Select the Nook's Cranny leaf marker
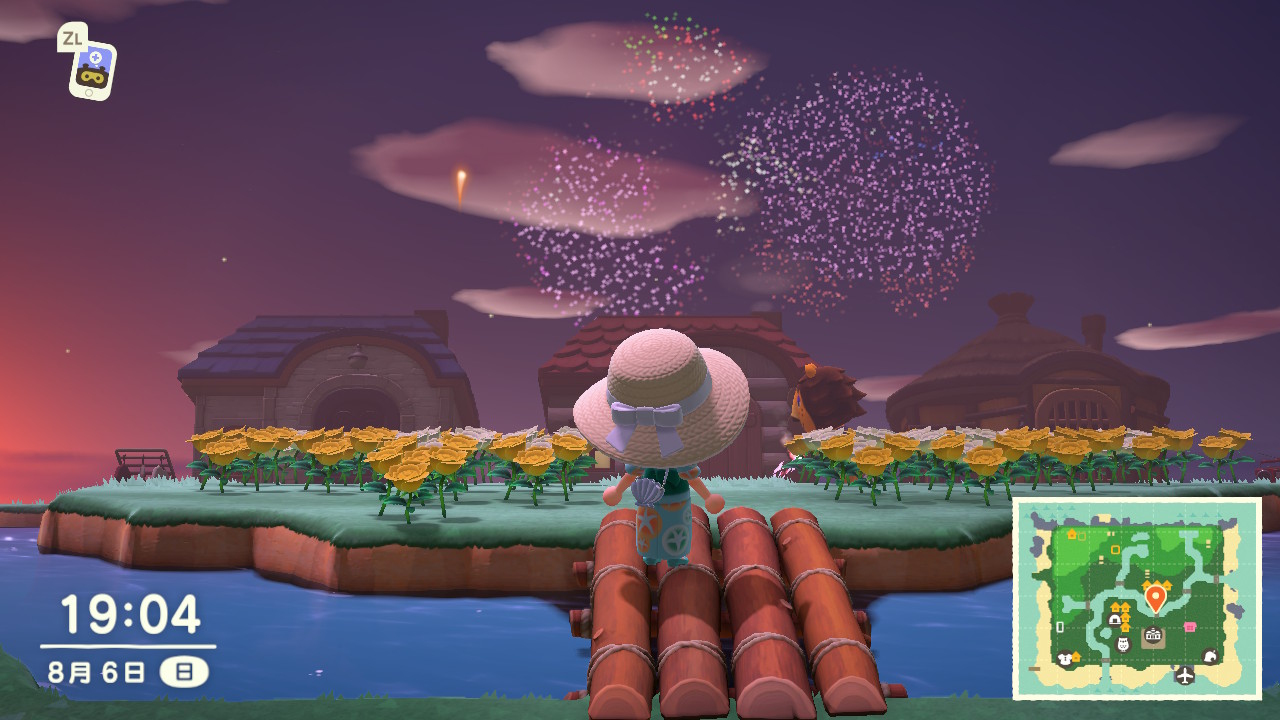The width and height of the screenshot is (1280, 720). [x=1210, y=657]
